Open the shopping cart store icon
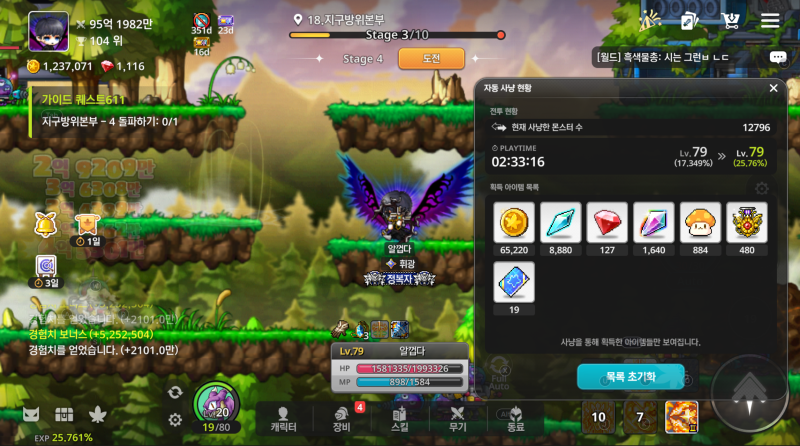The image size is (800, 446). click(731, 20)
